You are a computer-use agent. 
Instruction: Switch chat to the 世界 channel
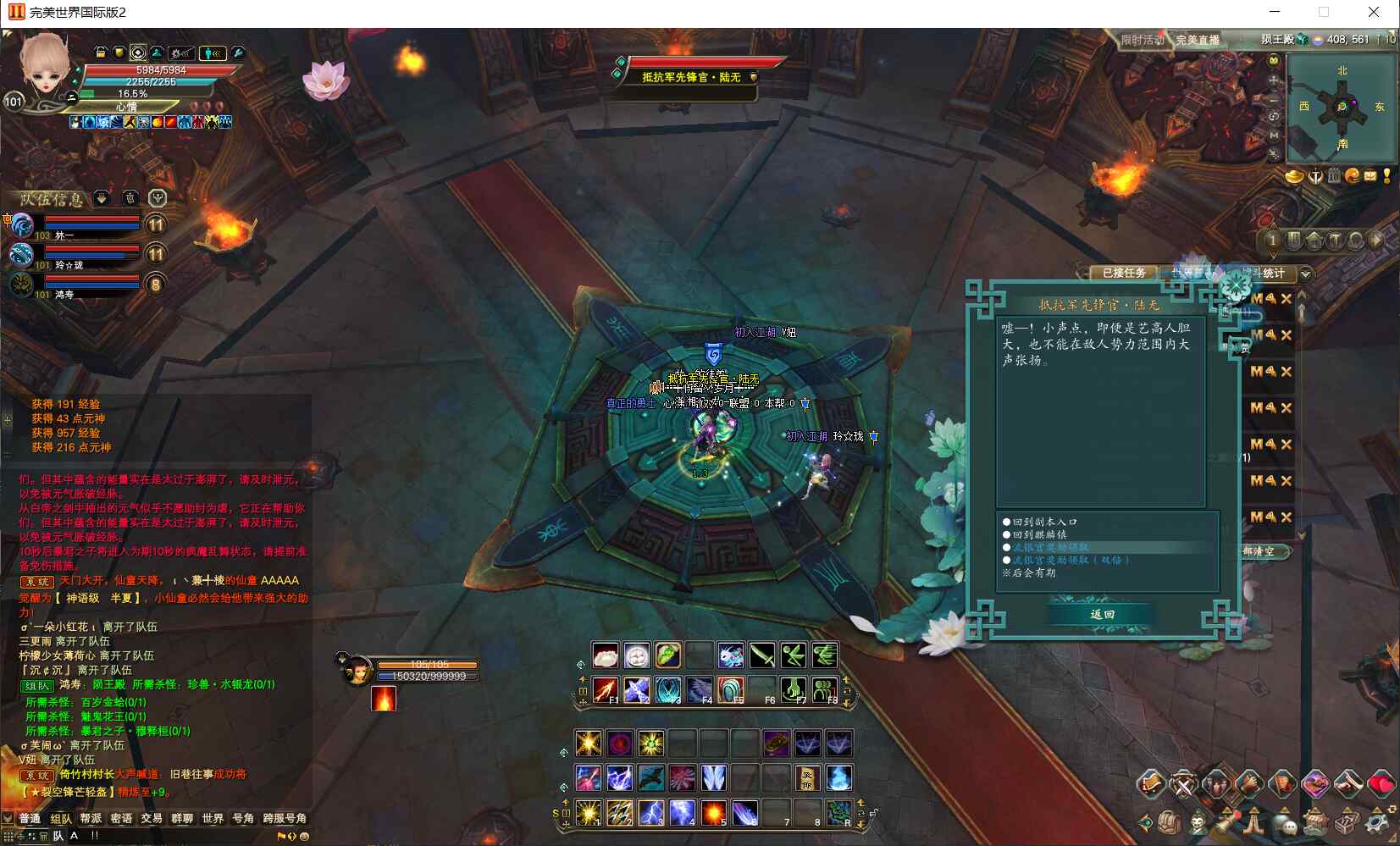[x=213, y=818]
